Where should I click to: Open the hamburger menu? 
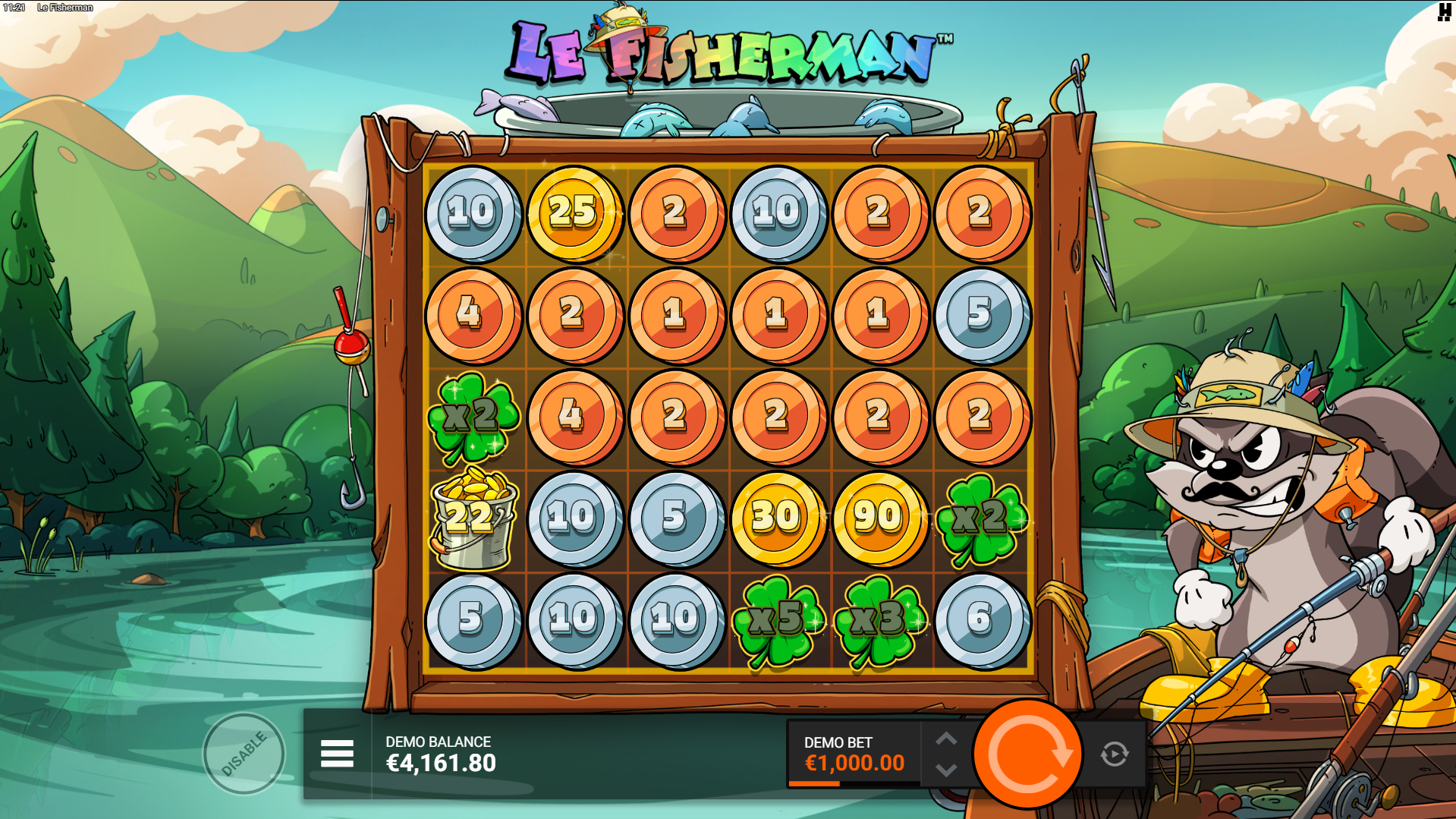337,754
